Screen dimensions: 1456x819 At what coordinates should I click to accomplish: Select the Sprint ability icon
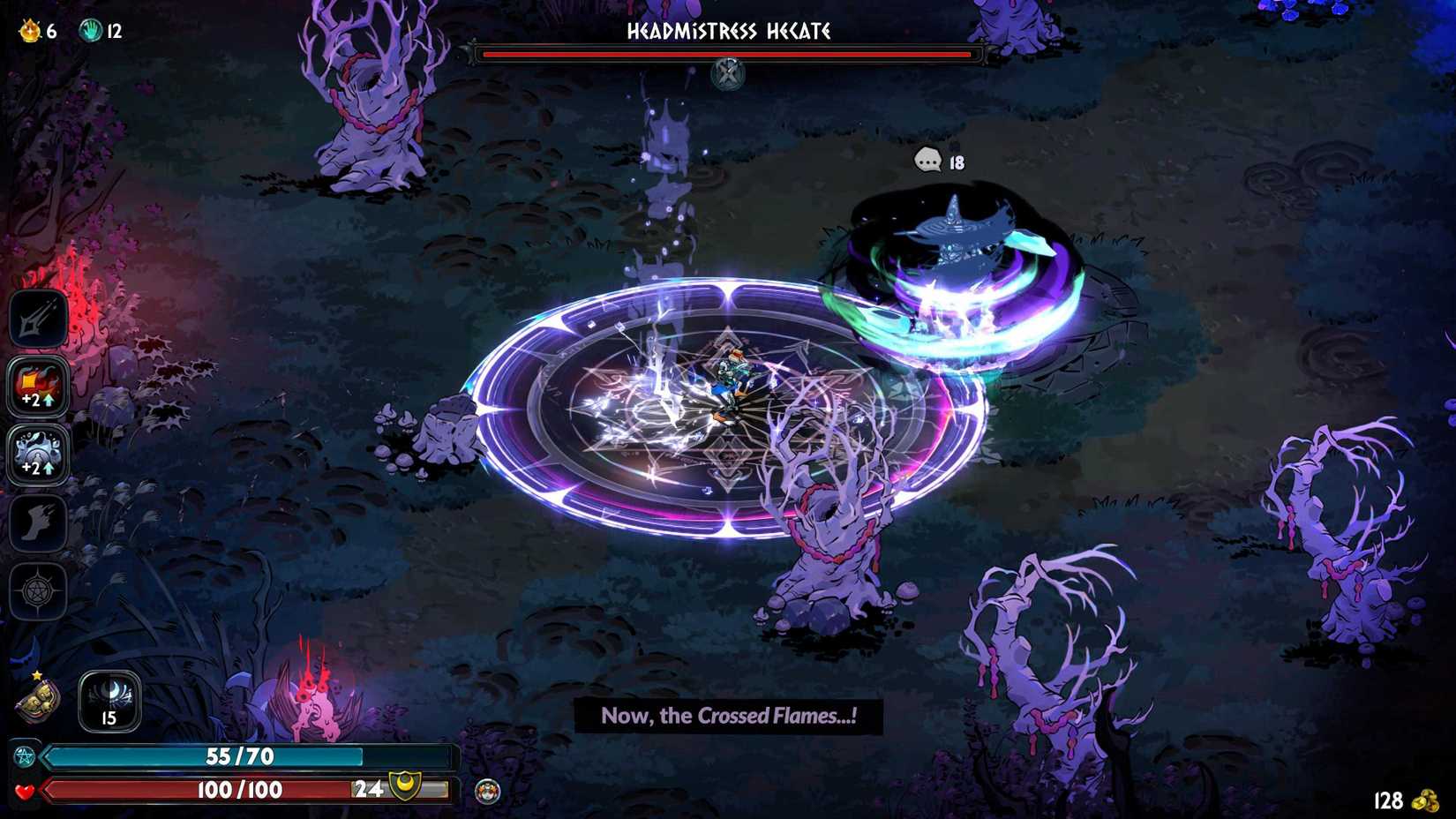pos(38,522)
